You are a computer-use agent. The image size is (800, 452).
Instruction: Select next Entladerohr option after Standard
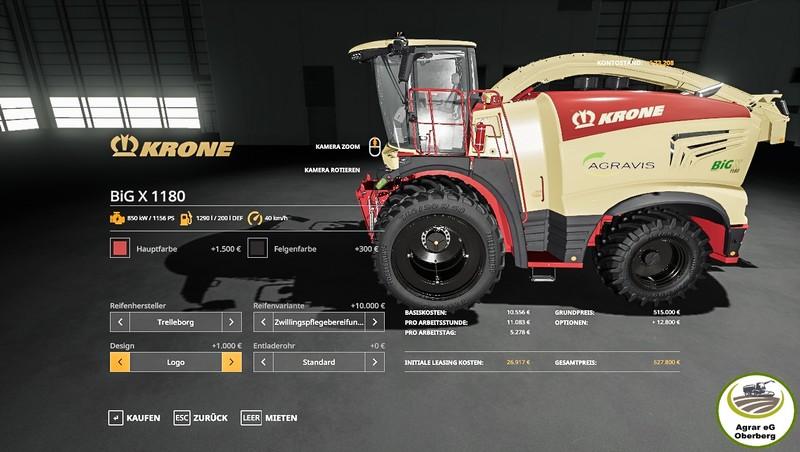coord(375,362)
